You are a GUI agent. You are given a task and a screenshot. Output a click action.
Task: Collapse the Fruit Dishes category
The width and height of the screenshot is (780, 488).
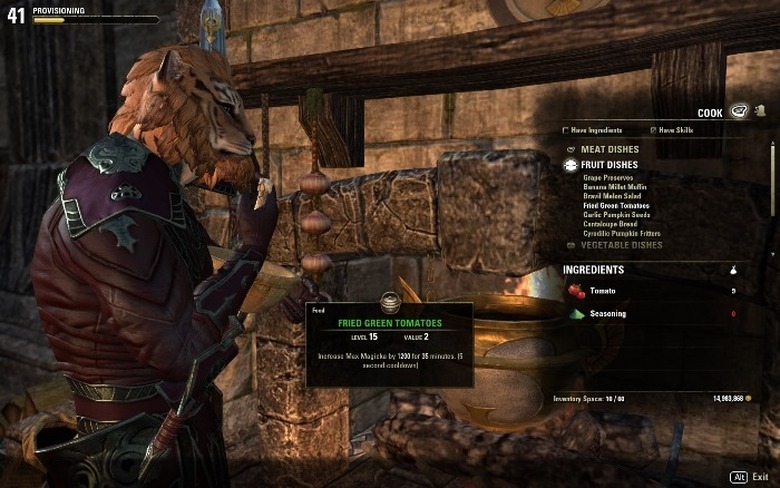point(609,165)
